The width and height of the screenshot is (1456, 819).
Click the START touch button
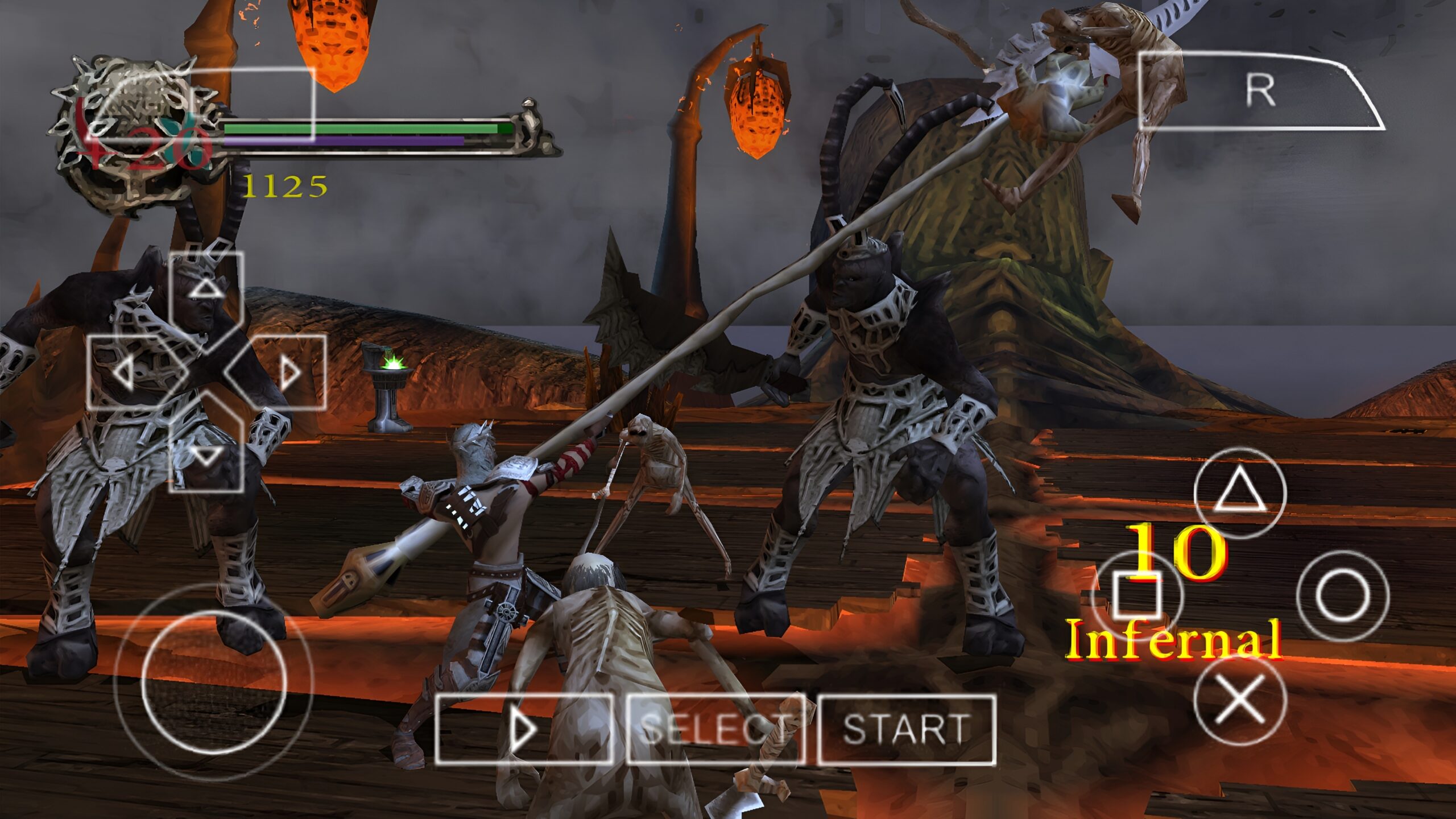[x=907, y=729]
